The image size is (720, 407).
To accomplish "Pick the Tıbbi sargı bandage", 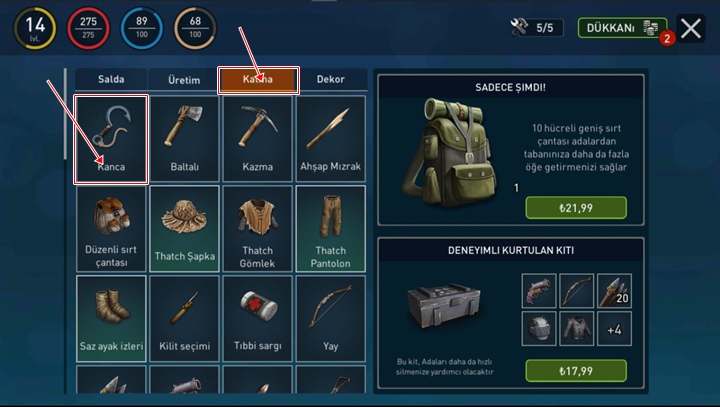I will [x=257, y=318].
